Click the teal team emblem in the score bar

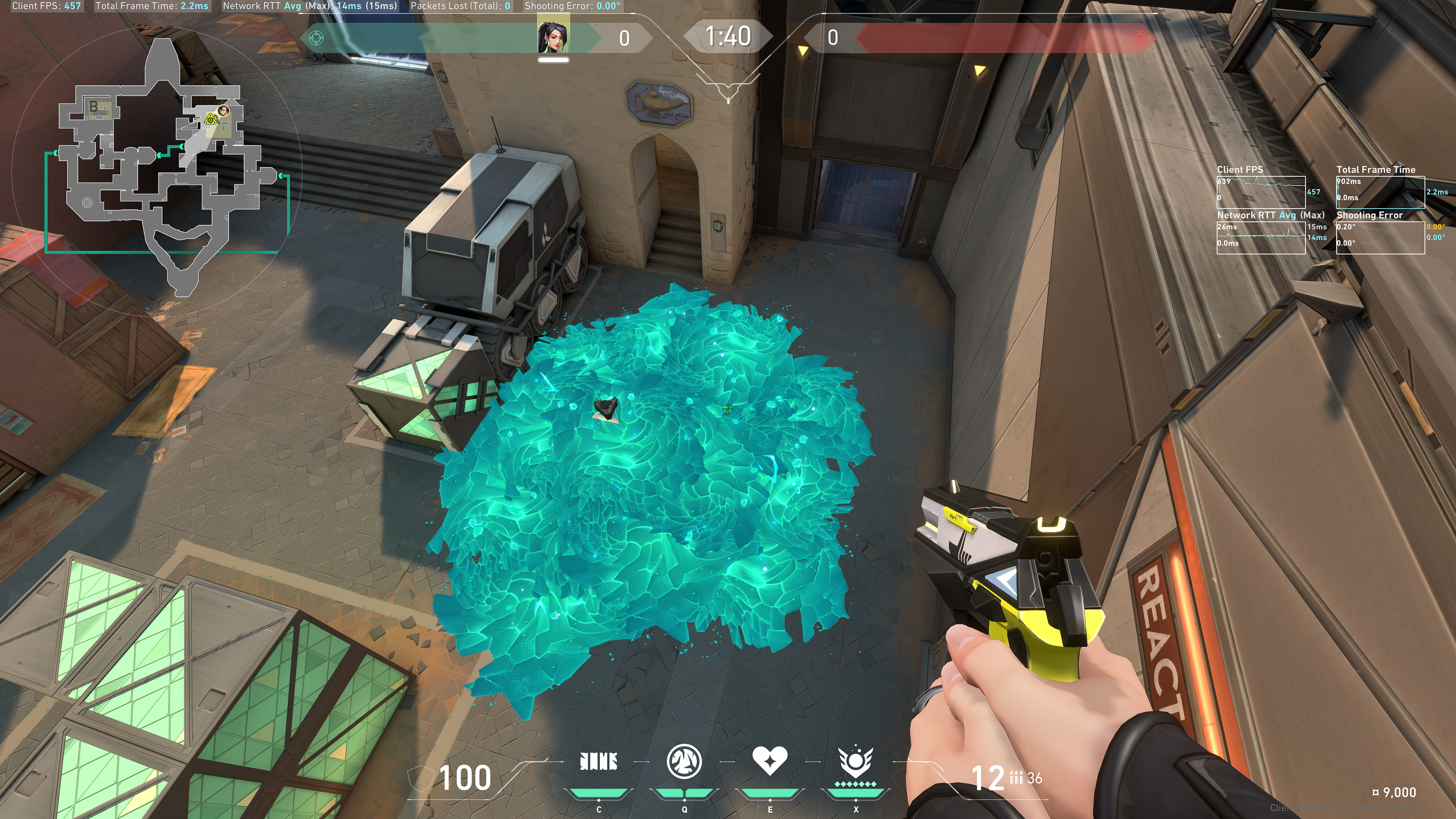pos(316,38)
